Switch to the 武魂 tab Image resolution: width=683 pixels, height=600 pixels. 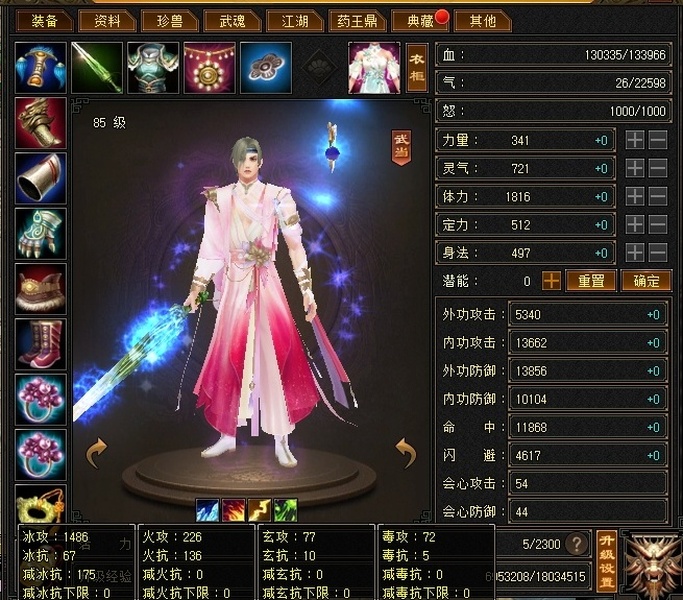[x=228, y=20]
